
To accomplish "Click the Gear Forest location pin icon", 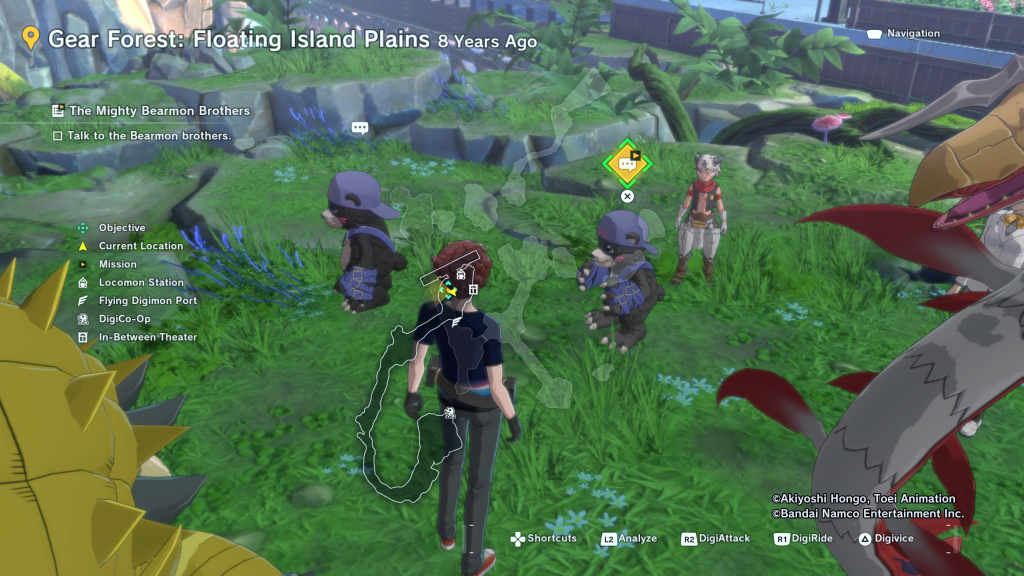I will (x=31, y=39).
